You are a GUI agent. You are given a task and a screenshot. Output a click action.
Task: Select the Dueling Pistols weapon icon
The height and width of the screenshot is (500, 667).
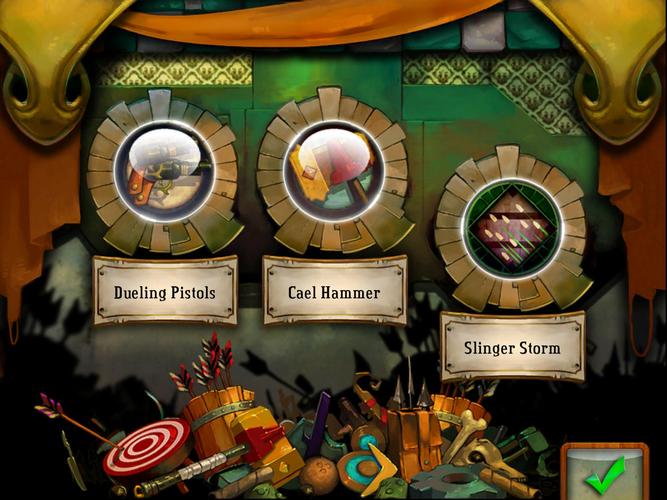[163, 171]
